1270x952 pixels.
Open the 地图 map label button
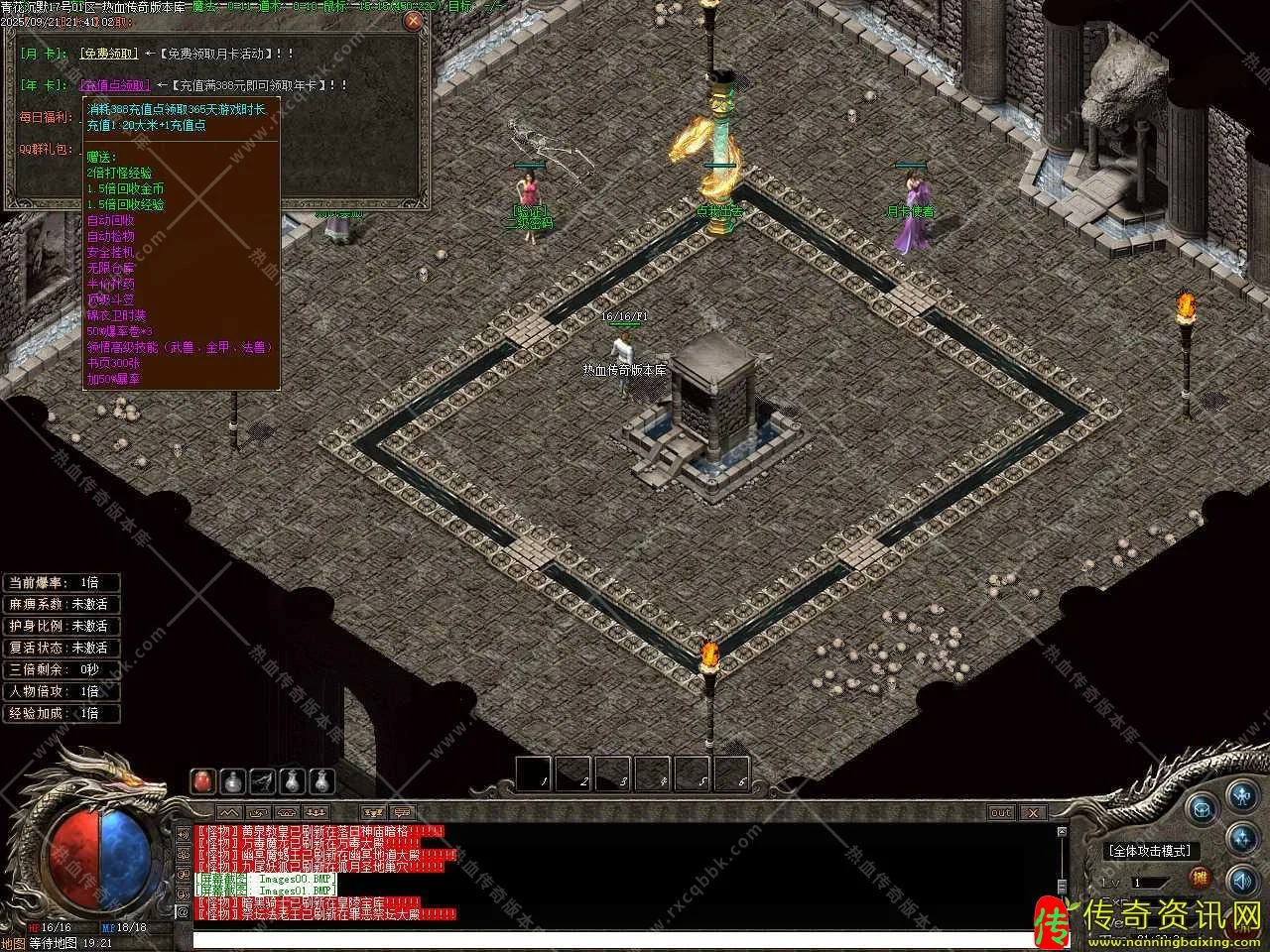(13, 943)
